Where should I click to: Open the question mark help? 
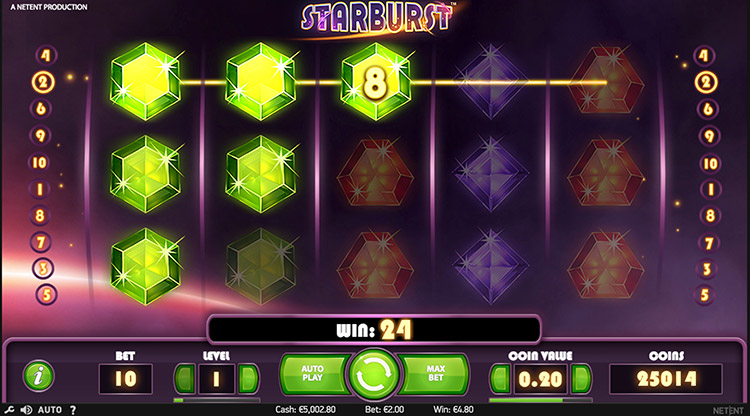tap(73, 410)
